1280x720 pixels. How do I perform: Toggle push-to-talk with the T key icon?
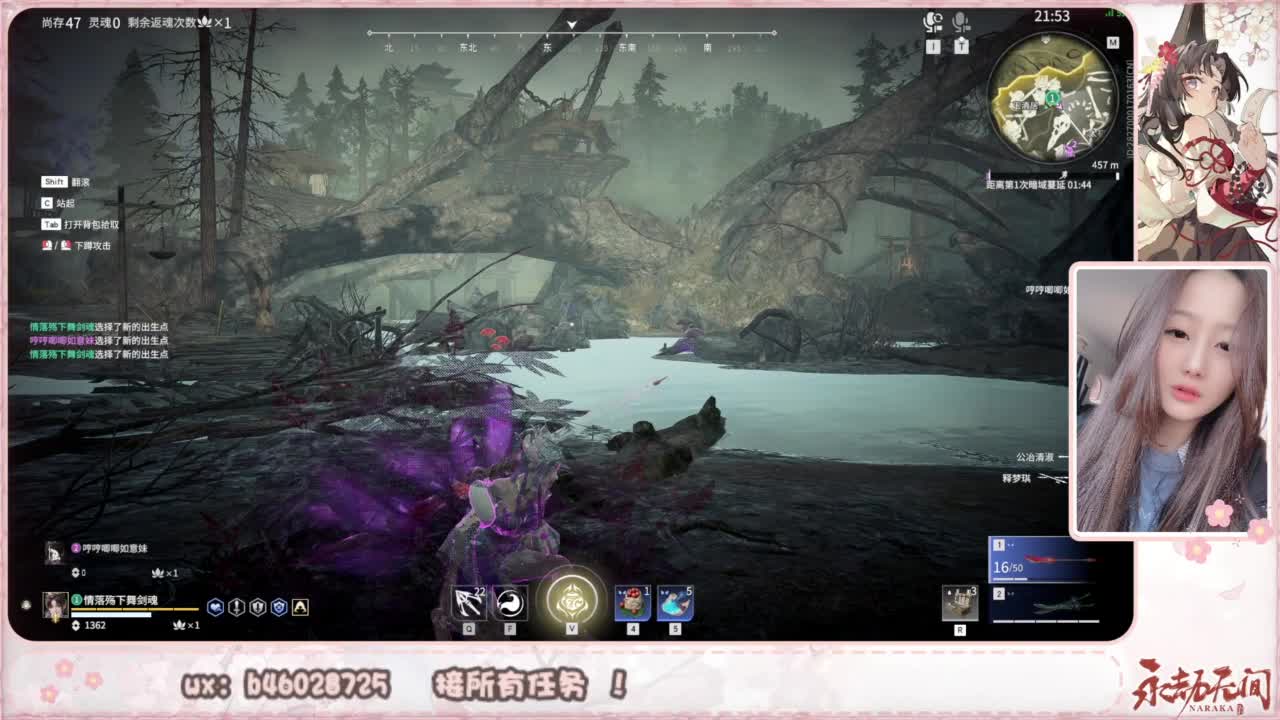962,44
